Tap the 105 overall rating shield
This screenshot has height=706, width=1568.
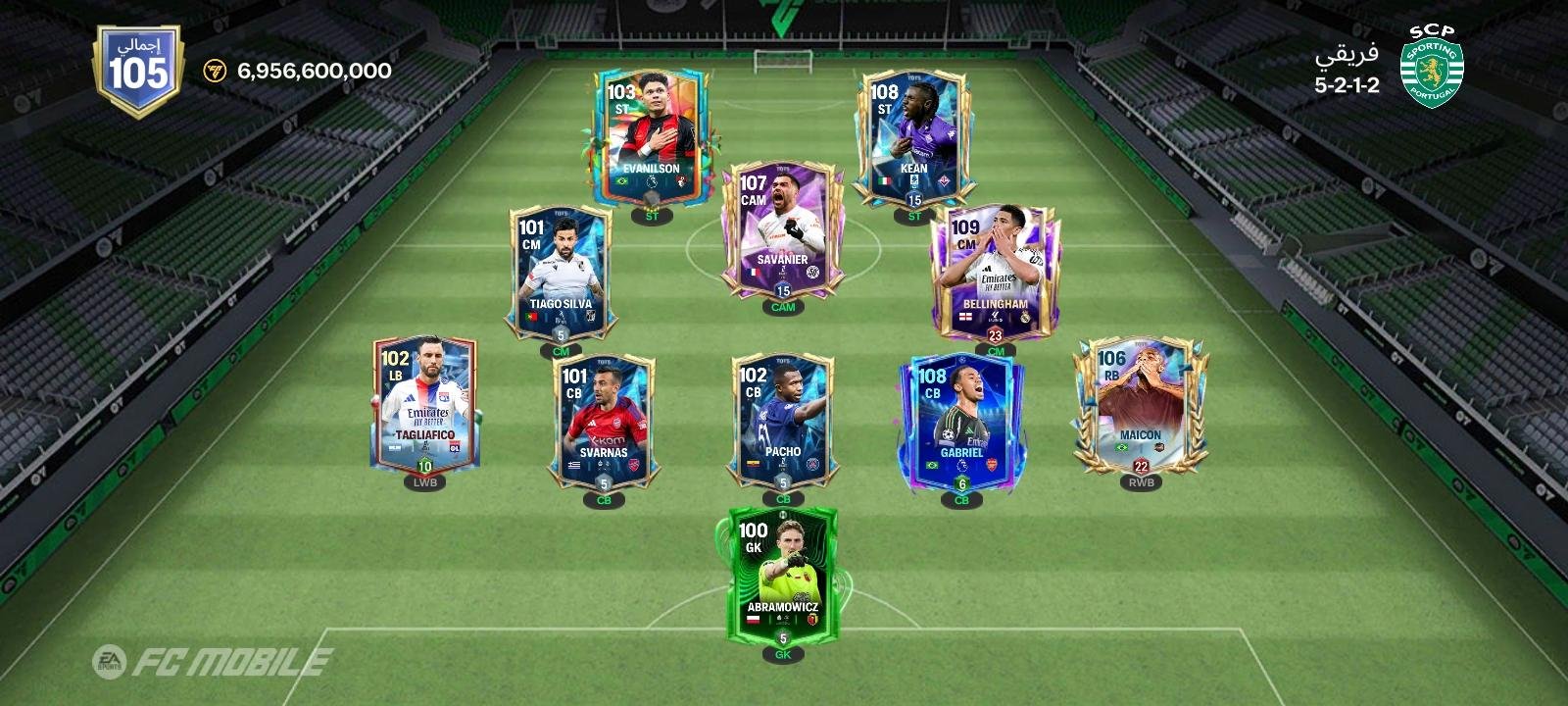[138, 72]
